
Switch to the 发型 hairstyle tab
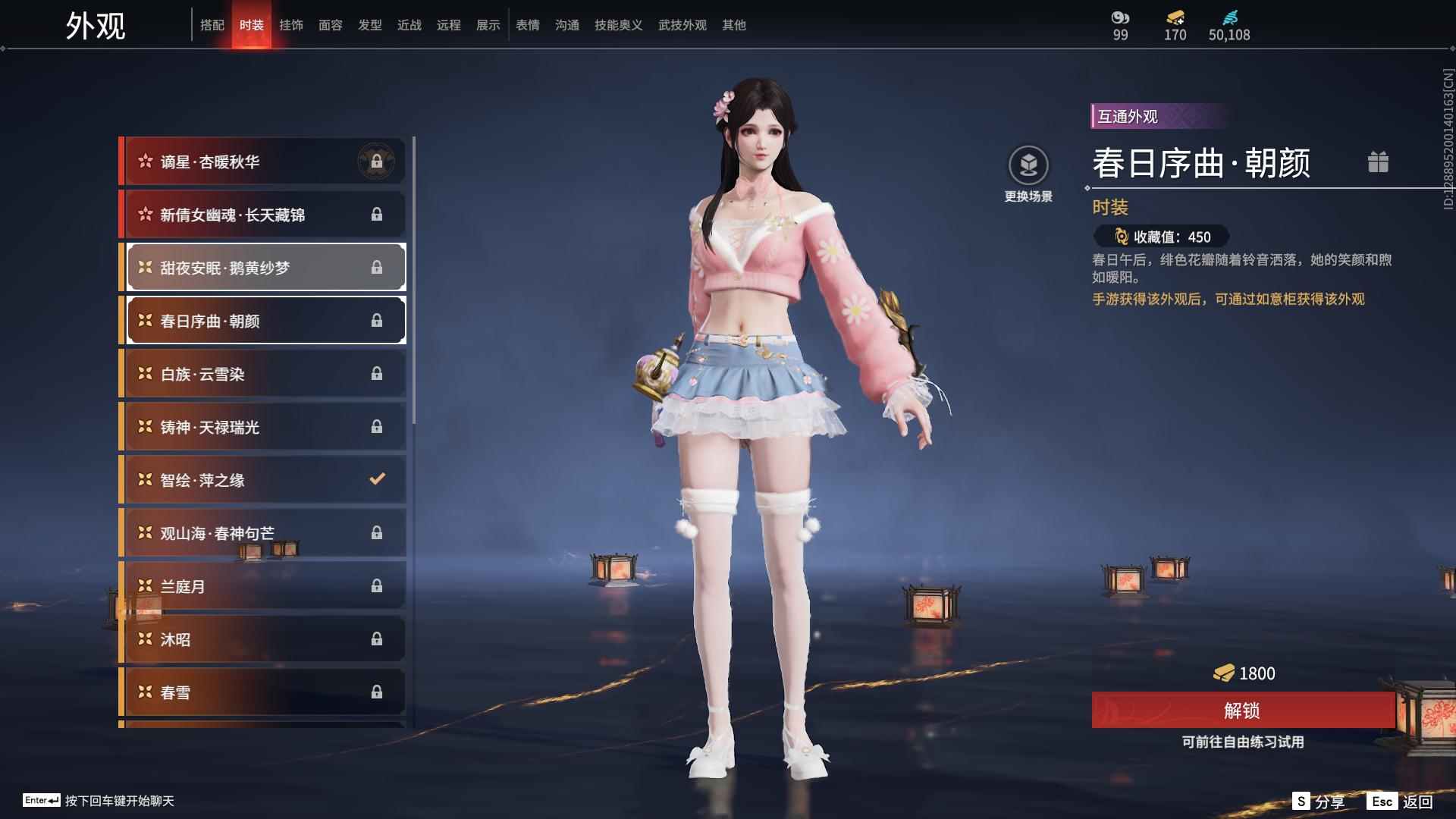(370, 24)
